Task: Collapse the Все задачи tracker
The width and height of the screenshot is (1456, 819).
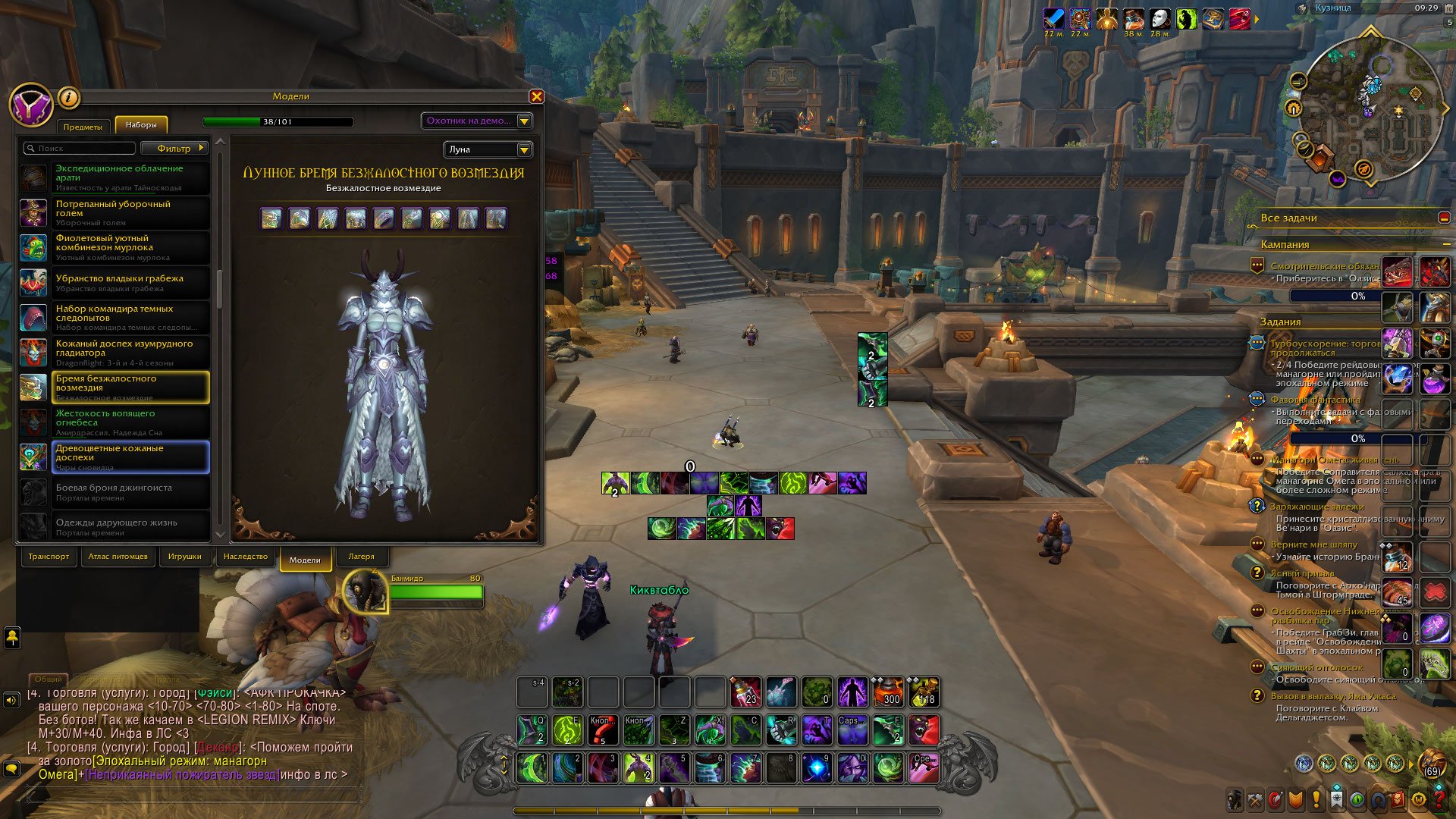Action: pos(1443,218)
